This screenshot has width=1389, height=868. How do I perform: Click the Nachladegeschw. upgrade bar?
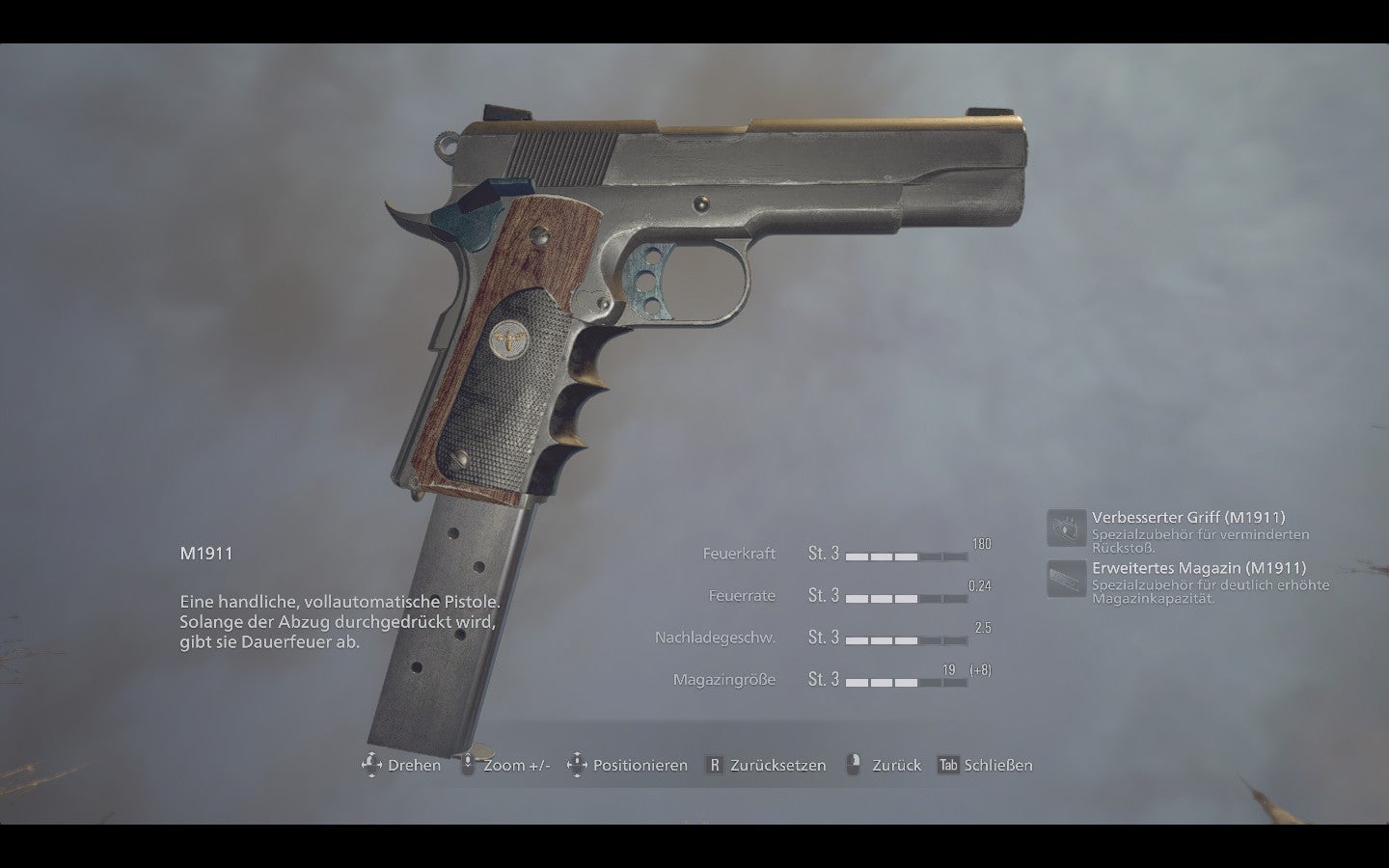click(905, 642)
